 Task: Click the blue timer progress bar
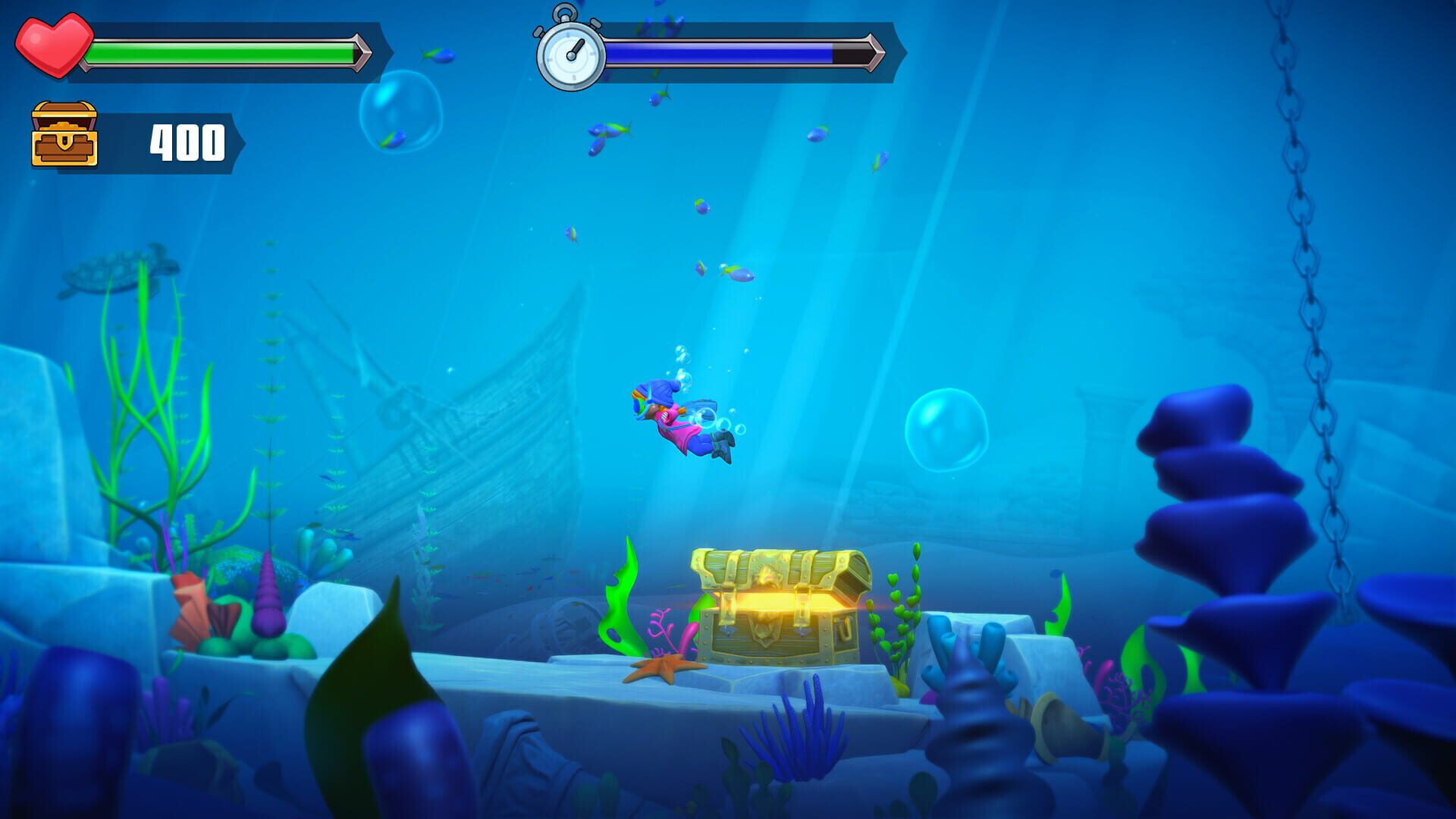click(720, 52)
